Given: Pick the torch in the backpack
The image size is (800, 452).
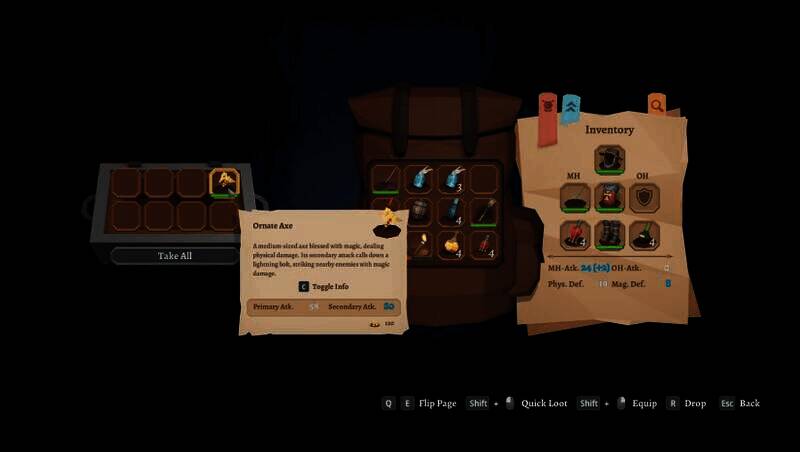Looking at the screenshot, I should coord(419,244).
